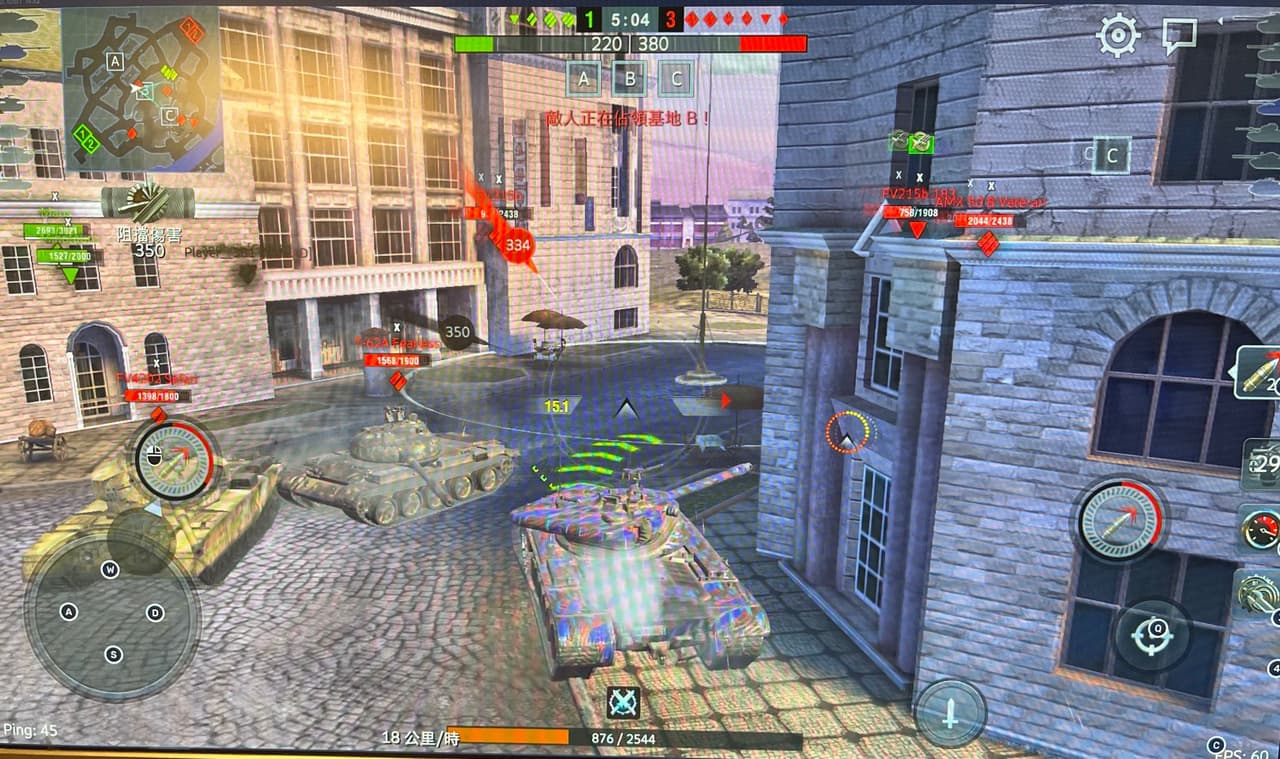This screenshot has width=1280, height=759.
Task: Tap the W forward movement key
Action: (110, 570)
